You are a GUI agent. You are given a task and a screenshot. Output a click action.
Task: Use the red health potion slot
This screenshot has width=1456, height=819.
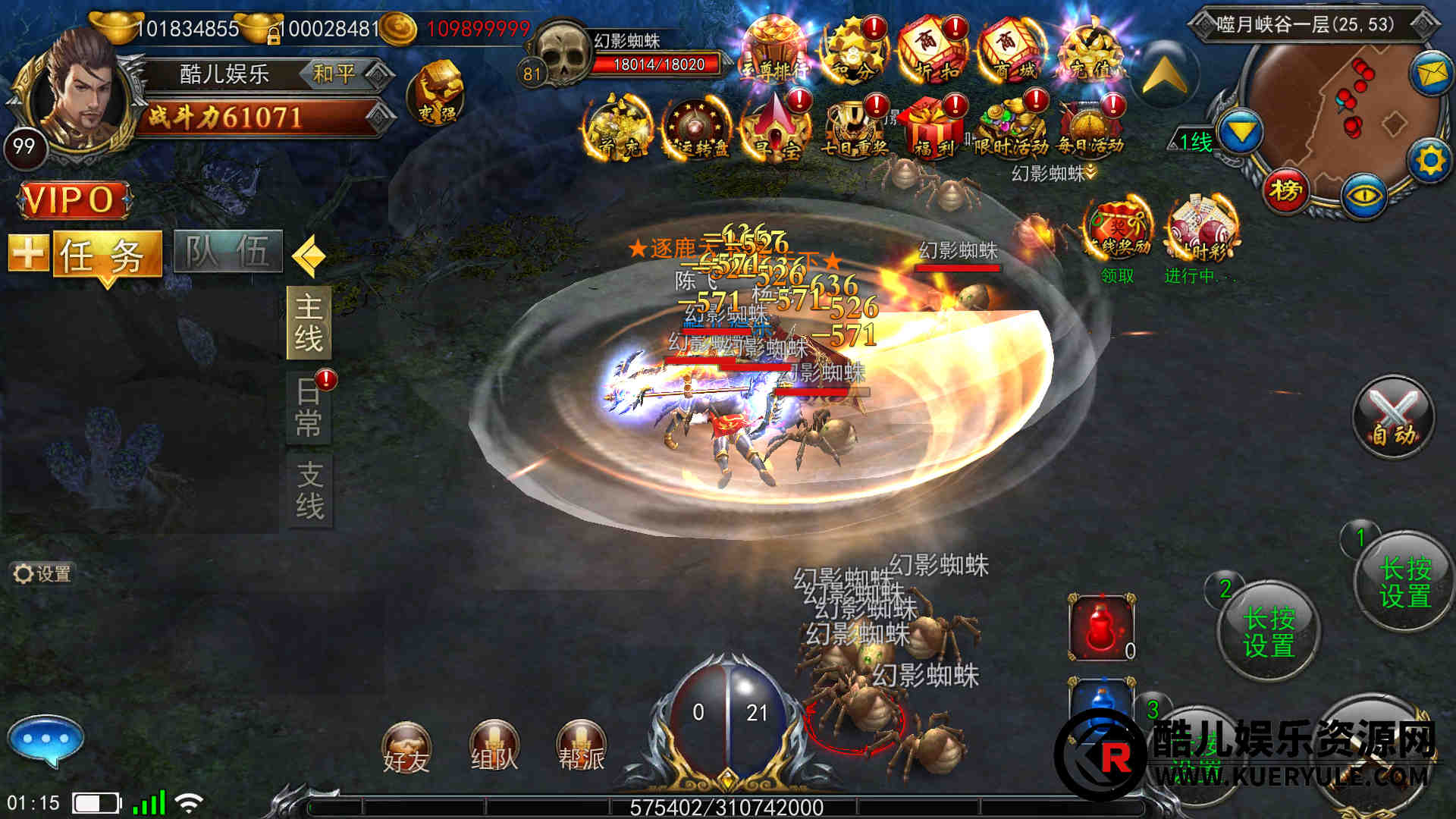(x=1102, y=628)
